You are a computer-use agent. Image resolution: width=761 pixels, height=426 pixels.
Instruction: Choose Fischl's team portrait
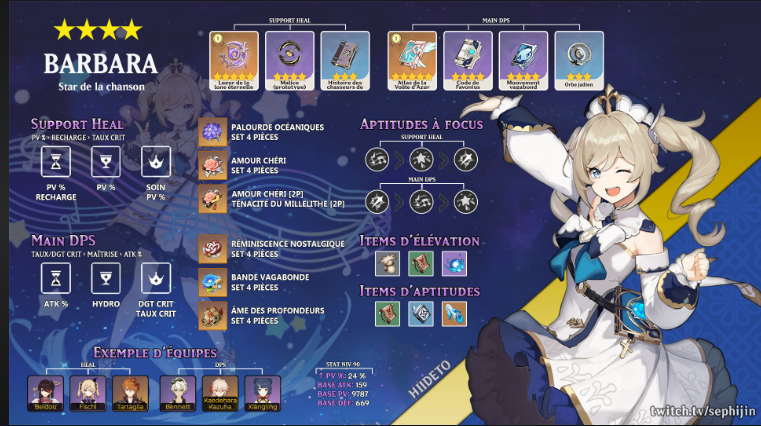point(85,391)
